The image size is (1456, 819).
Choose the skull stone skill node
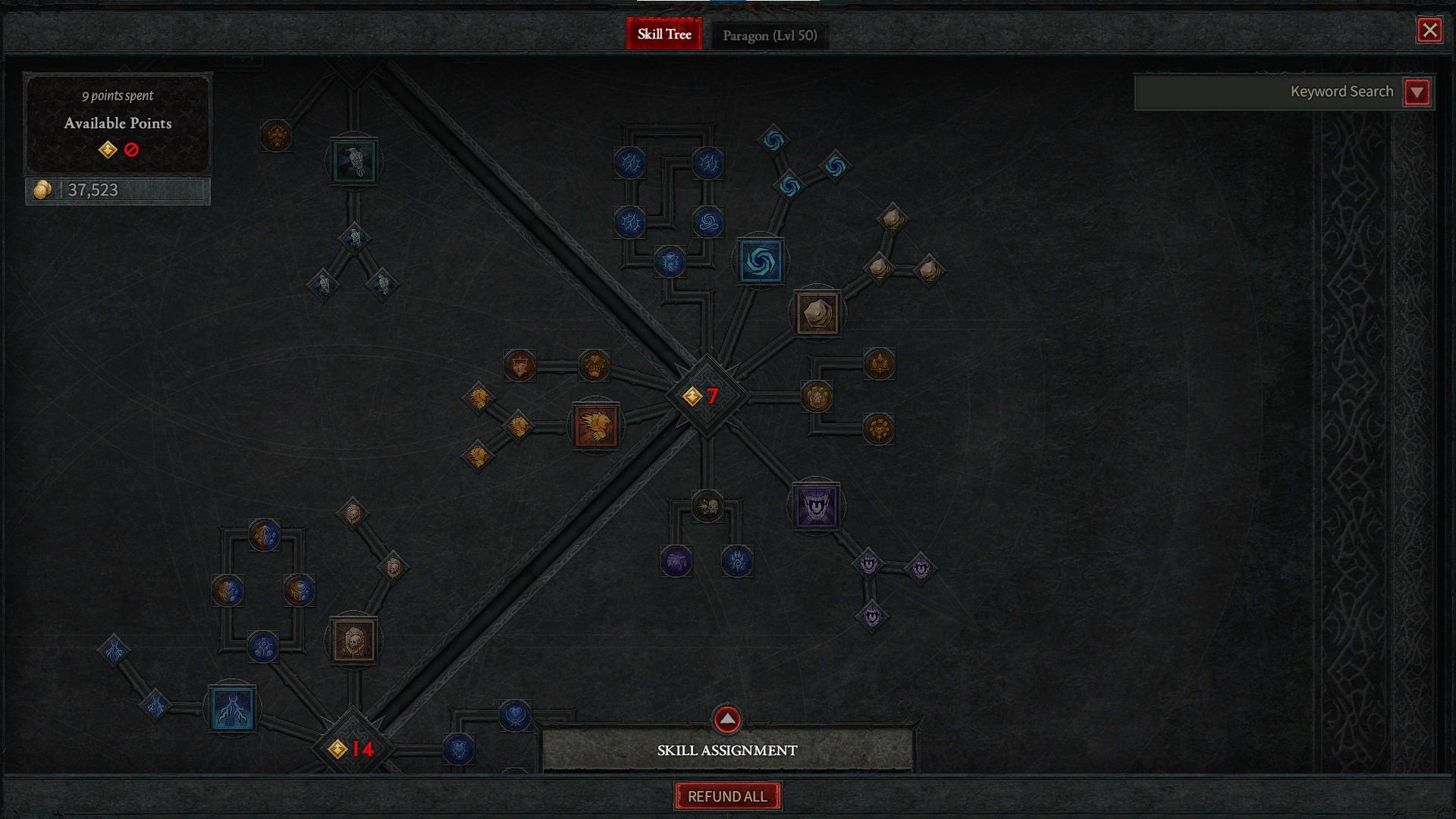tap(353, 641)
